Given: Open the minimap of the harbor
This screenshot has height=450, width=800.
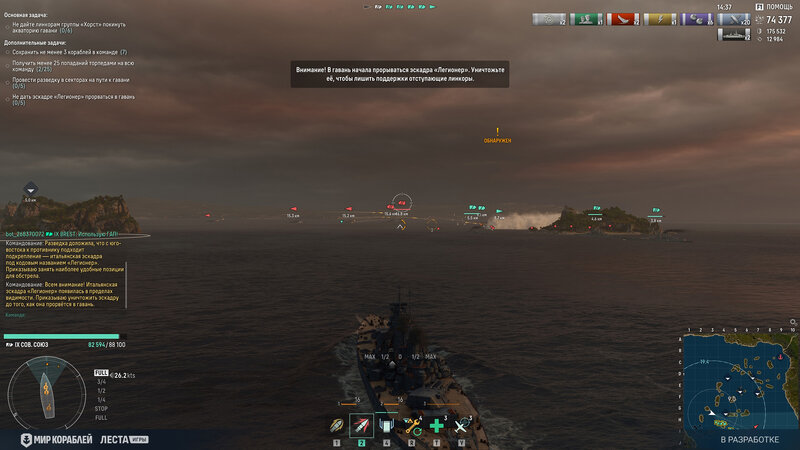Looking at the screenshot, I should point(741,380).
